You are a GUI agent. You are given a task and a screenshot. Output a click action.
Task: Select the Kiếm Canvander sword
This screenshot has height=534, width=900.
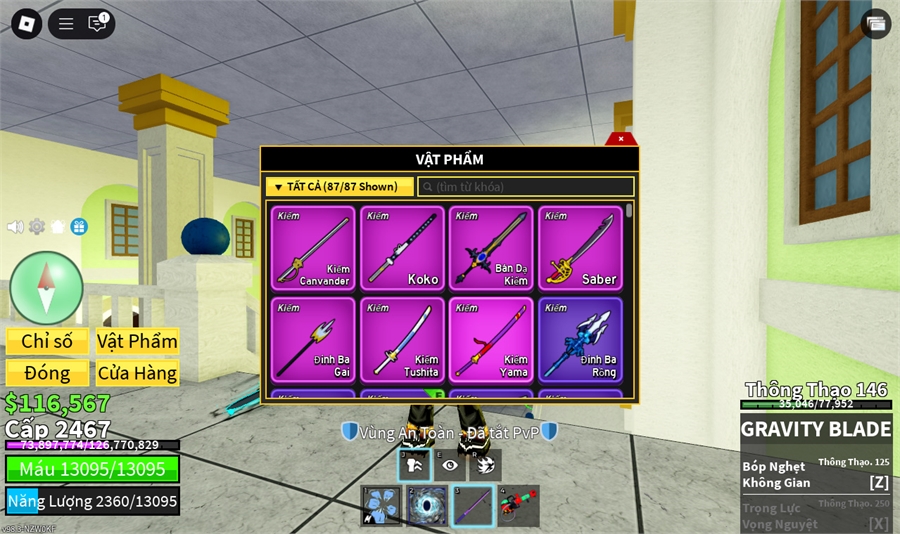point(312,248)
